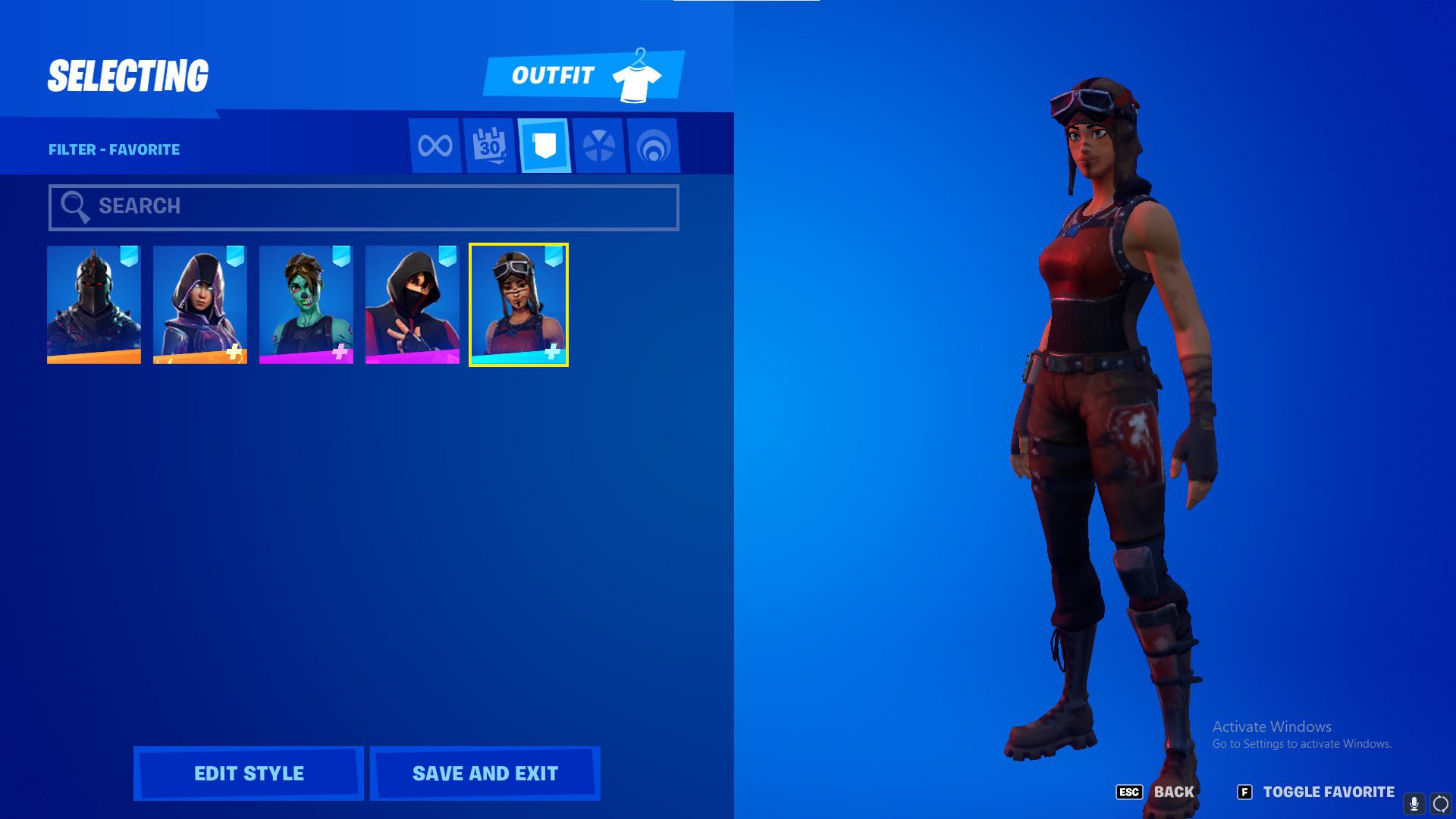Click the magnifying glass in the search bar

point(74,206)
